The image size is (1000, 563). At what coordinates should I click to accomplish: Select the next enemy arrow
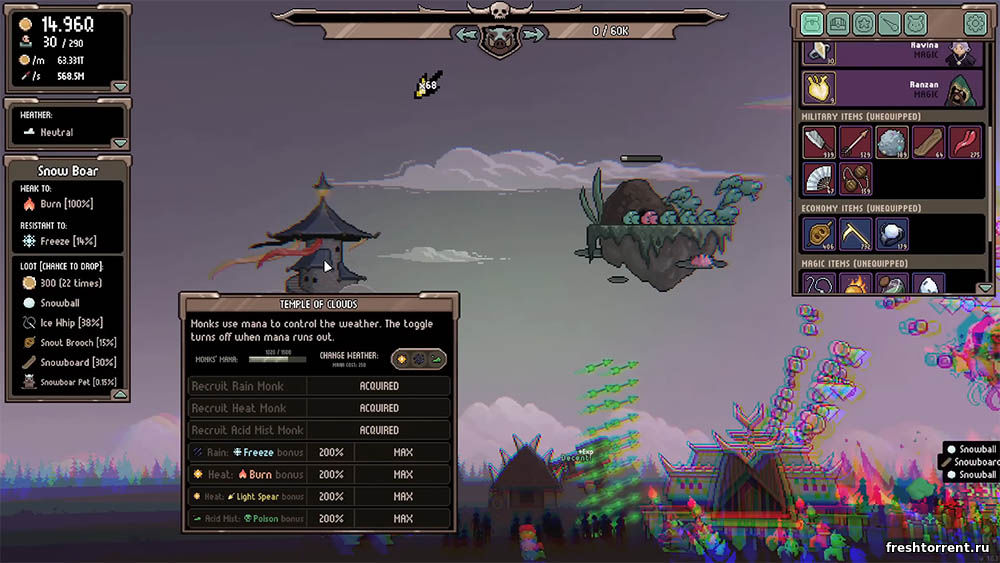[533, 34]
